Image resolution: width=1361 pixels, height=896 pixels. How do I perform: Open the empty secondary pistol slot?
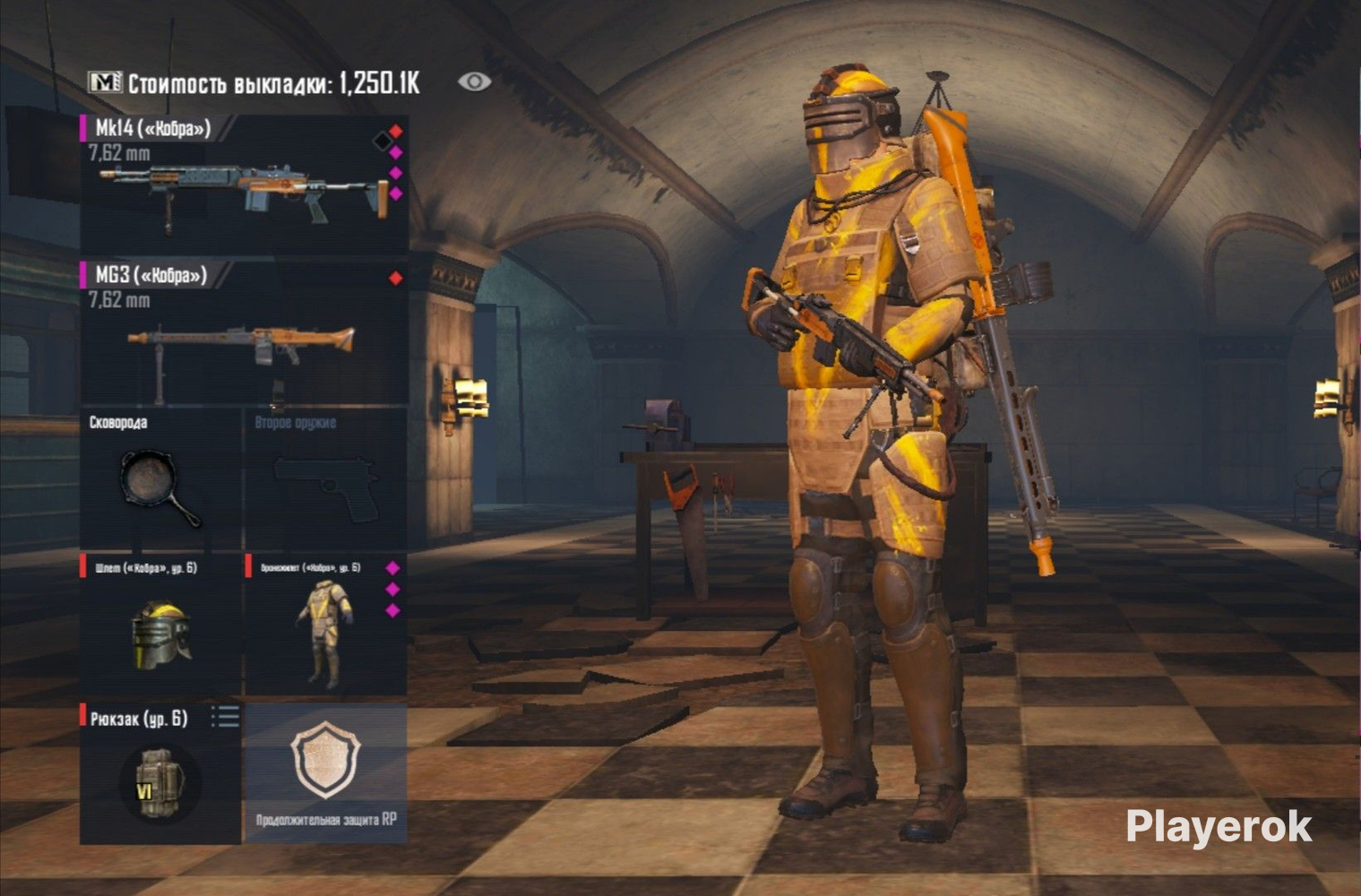coord(326,480)
